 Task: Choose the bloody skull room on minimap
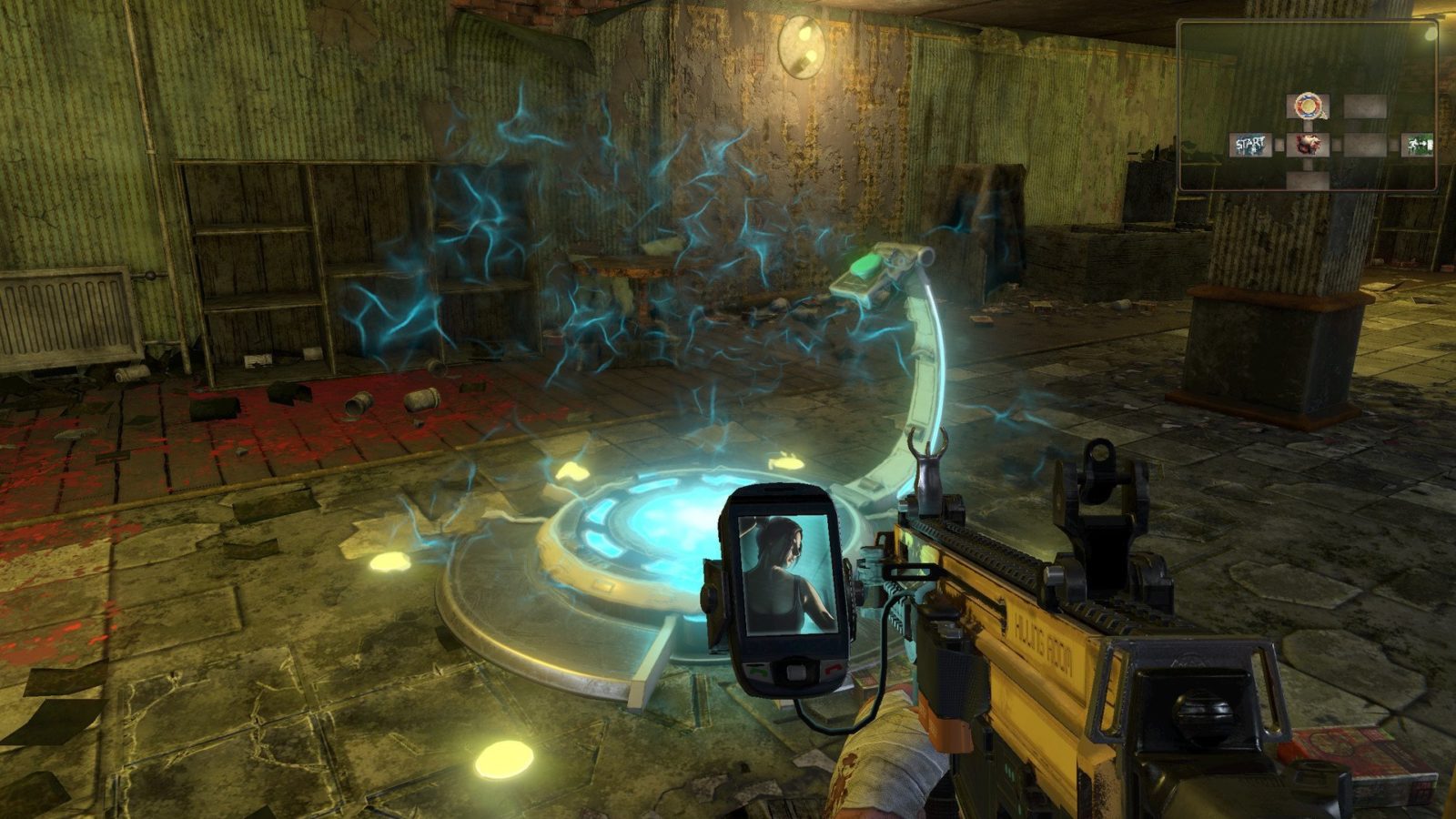click(x=1308, y=144)
